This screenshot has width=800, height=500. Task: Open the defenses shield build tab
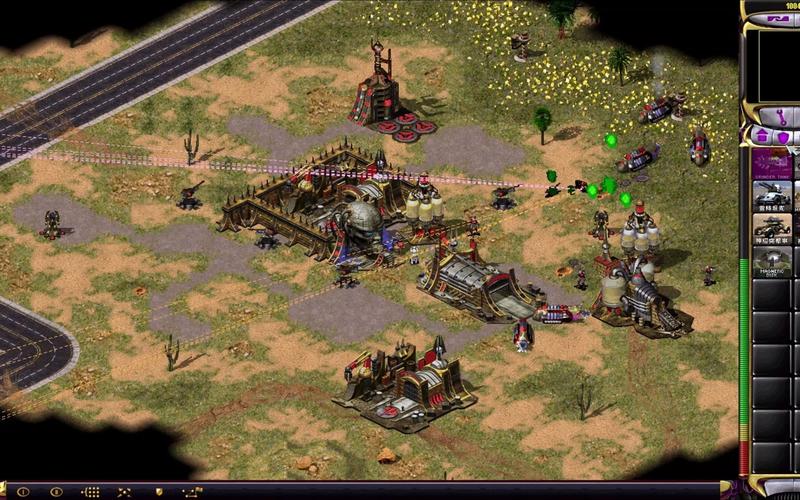coord(783,136)
